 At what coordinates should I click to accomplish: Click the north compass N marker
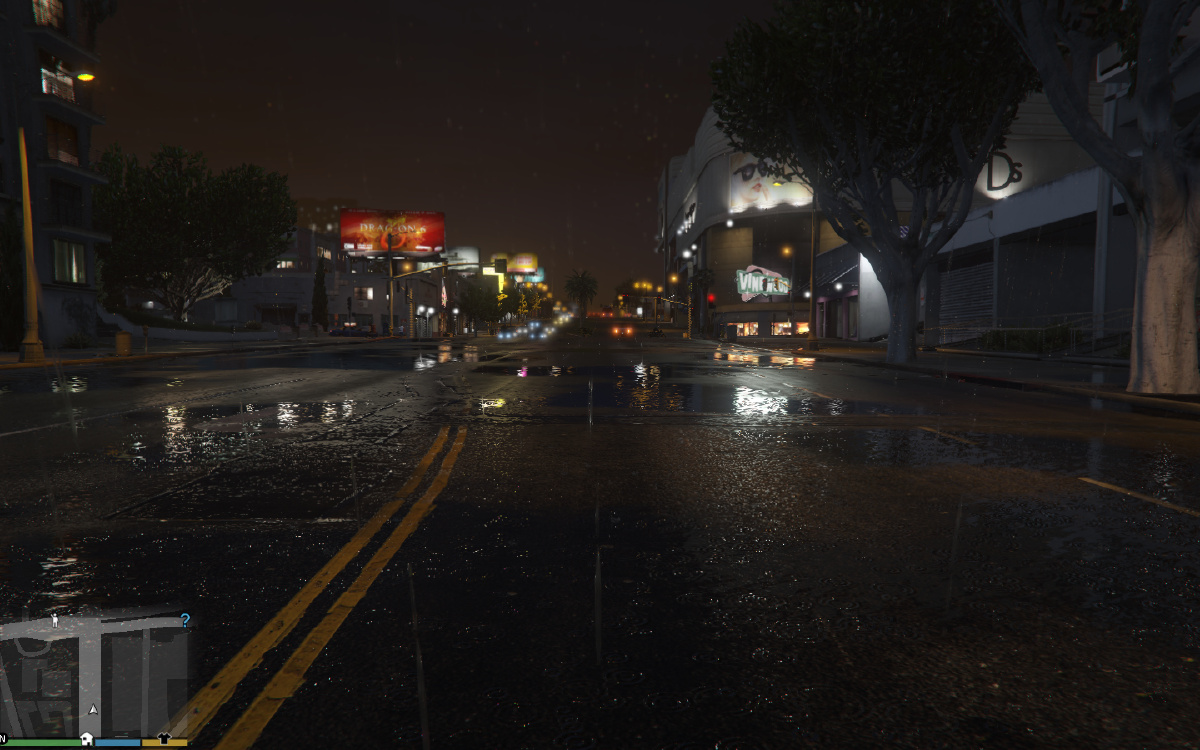pyautogui.click(x=3, y=738)
